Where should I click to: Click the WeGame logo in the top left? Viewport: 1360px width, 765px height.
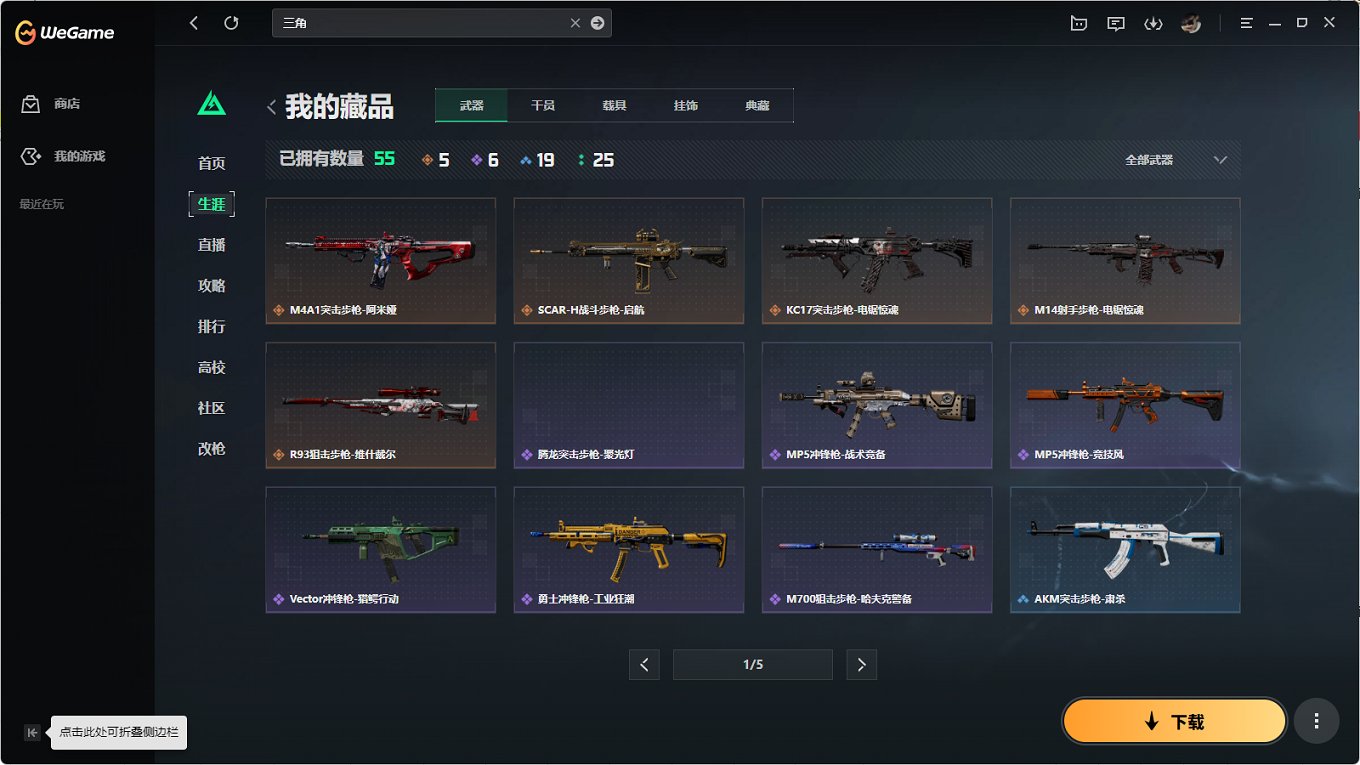pos(61,31)
